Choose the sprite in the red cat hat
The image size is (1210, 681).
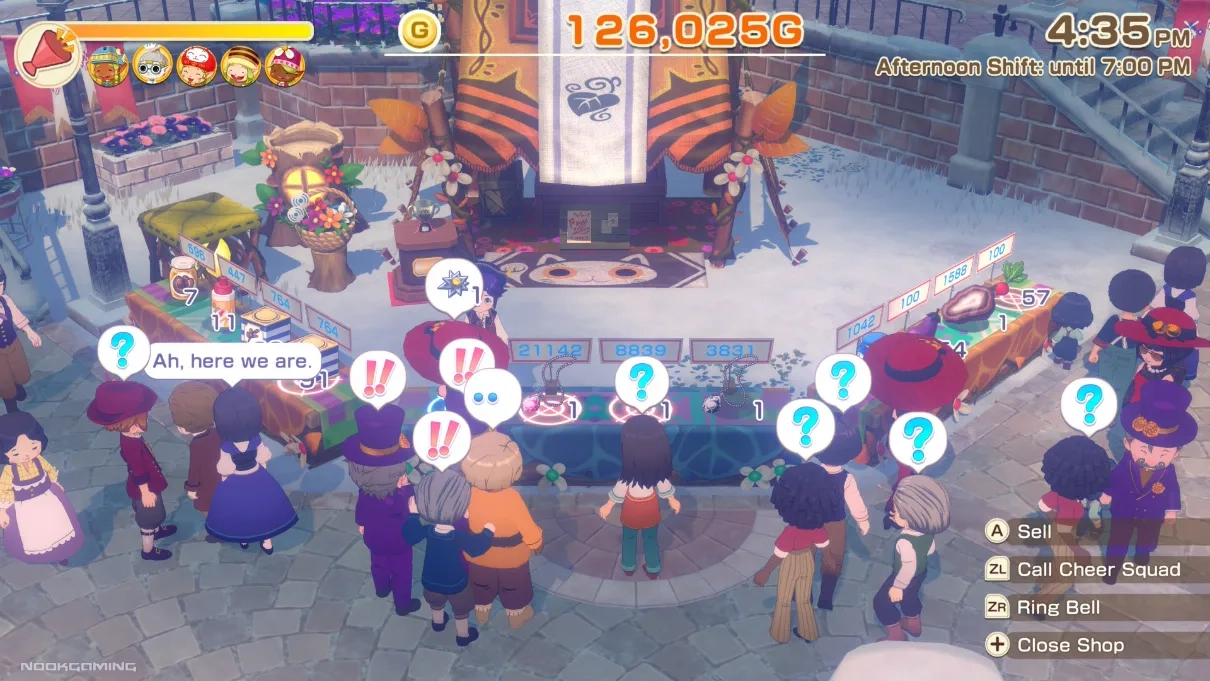pyautogui.click(x=196, y=67)
